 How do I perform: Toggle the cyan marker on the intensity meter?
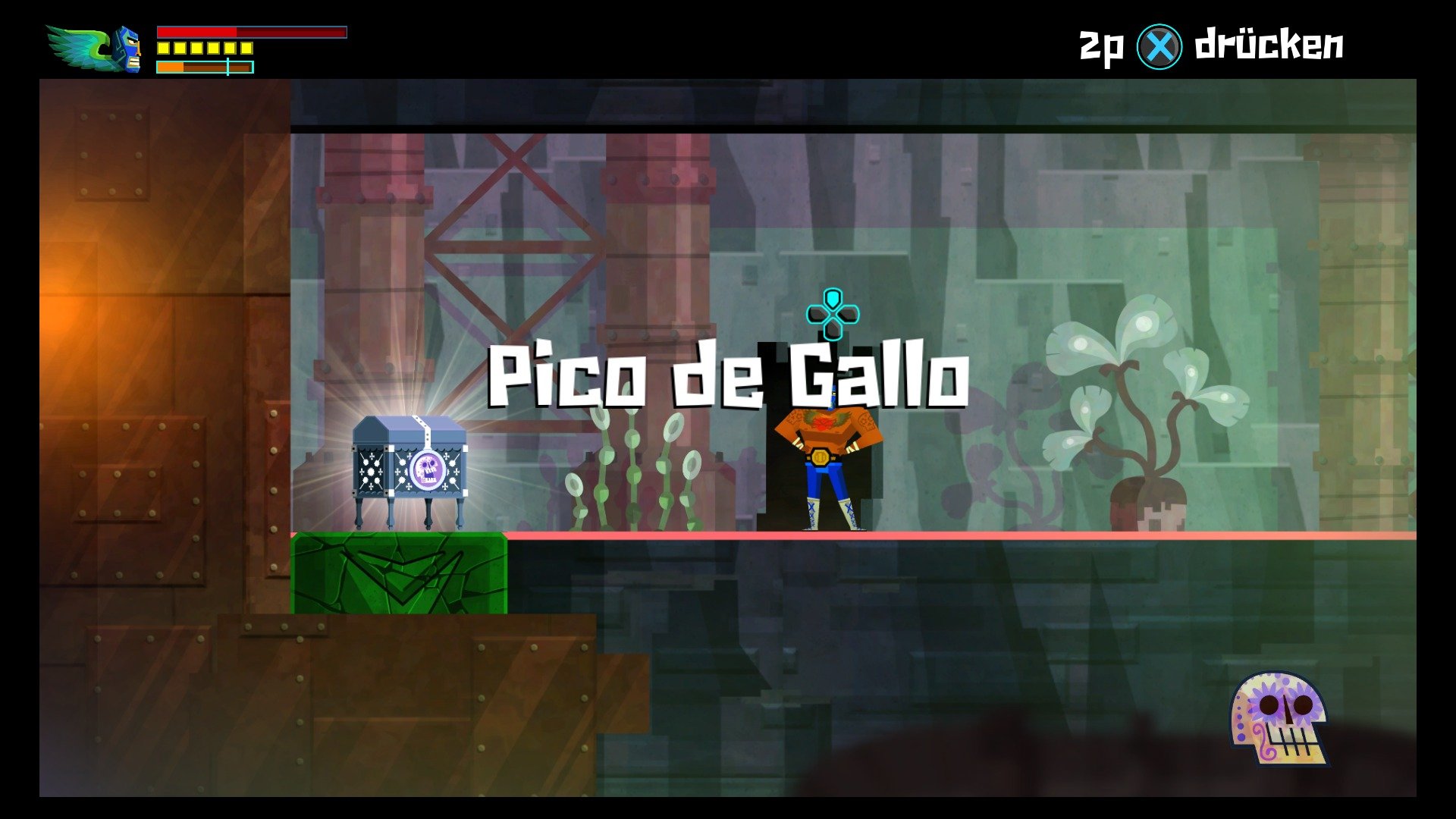pos(228,67)
